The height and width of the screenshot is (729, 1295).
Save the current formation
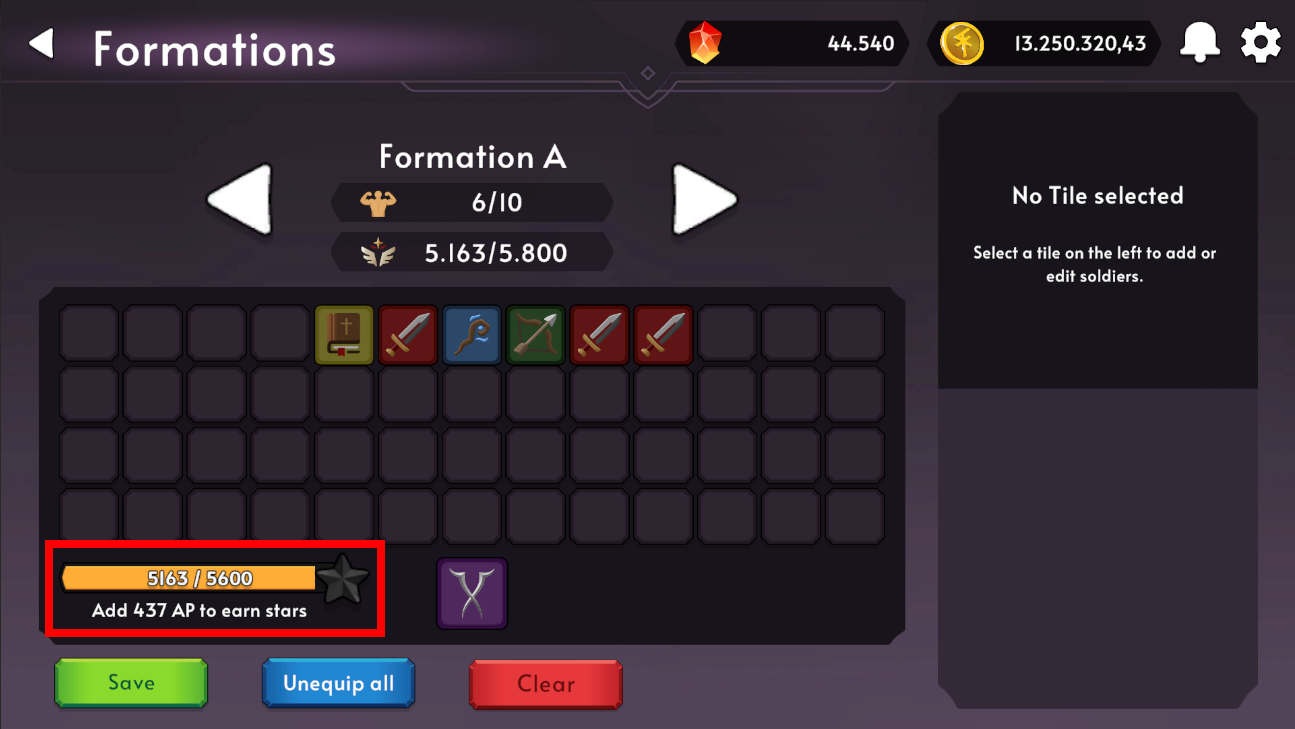(130, 683)
